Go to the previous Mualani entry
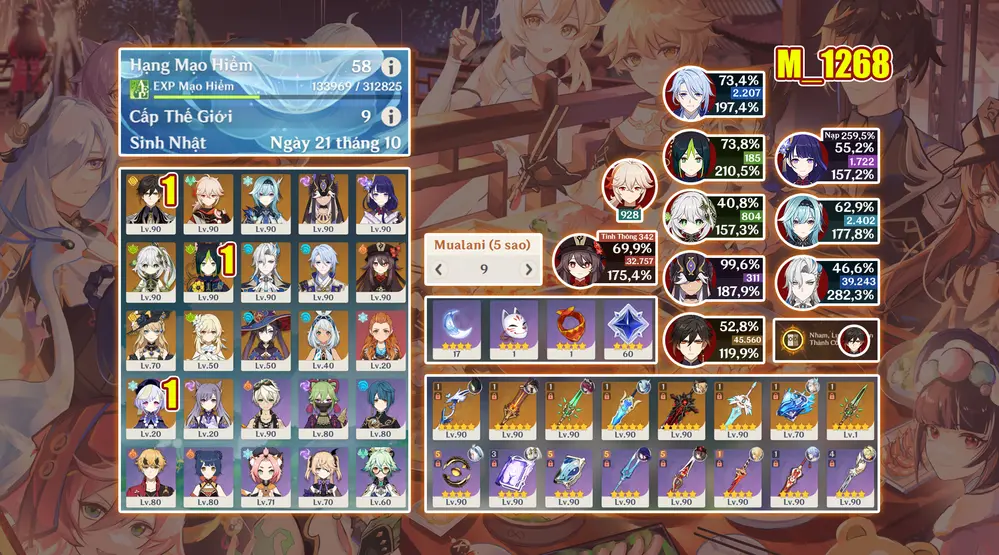Screen dimensions: 999x555 click(x=440, y=269)
